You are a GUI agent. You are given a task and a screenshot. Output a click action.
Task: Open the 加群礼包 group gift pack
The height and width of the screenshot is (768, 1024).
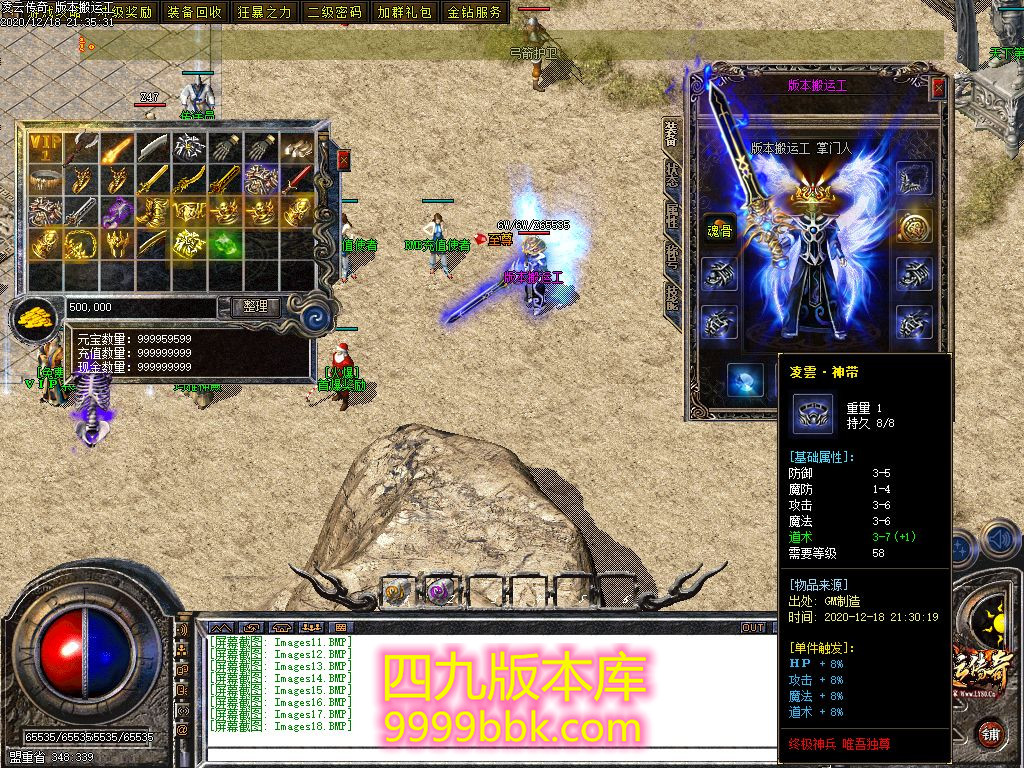[x=405, y=12]
